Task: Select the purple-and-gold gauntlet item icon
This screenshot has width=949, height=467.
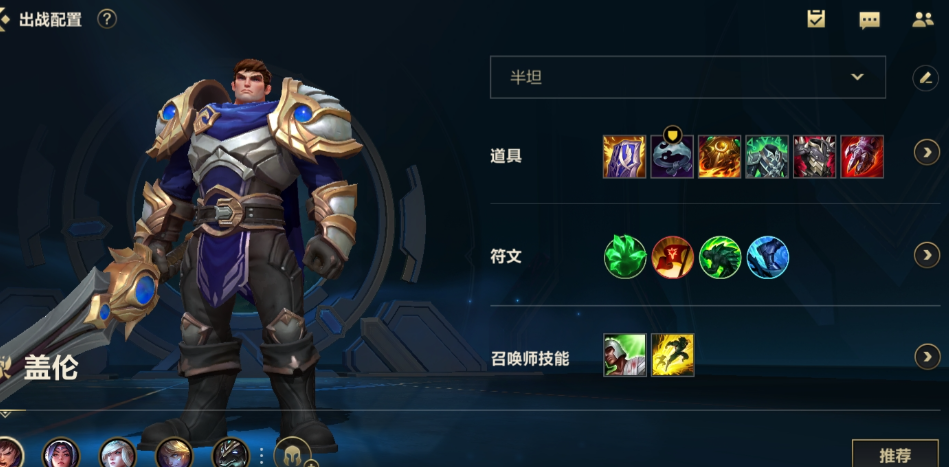Action: coord(624,157)
